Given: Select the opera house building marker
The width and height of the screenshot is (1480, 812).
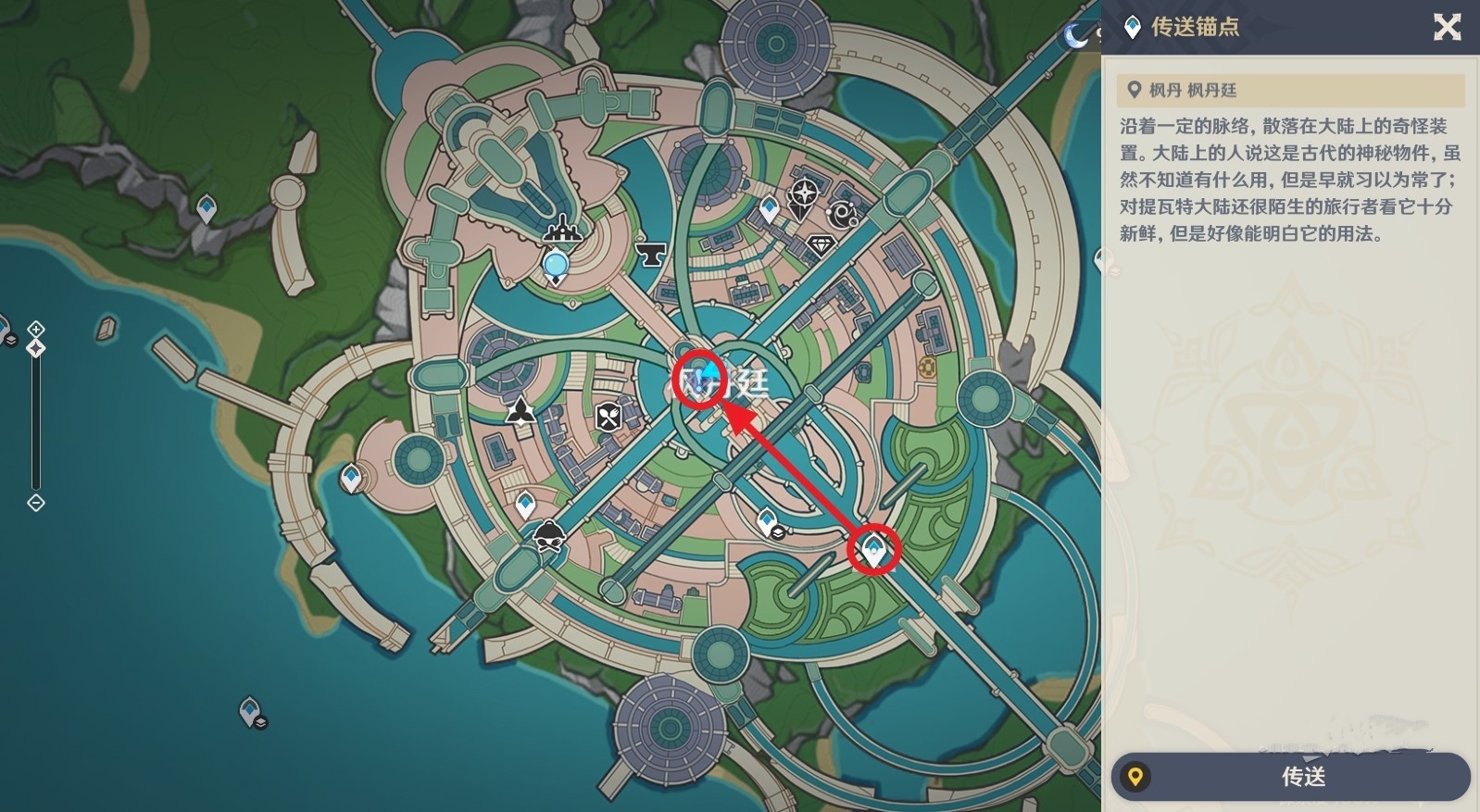Looking at the screenshot, I should click(x=562, y=228).
